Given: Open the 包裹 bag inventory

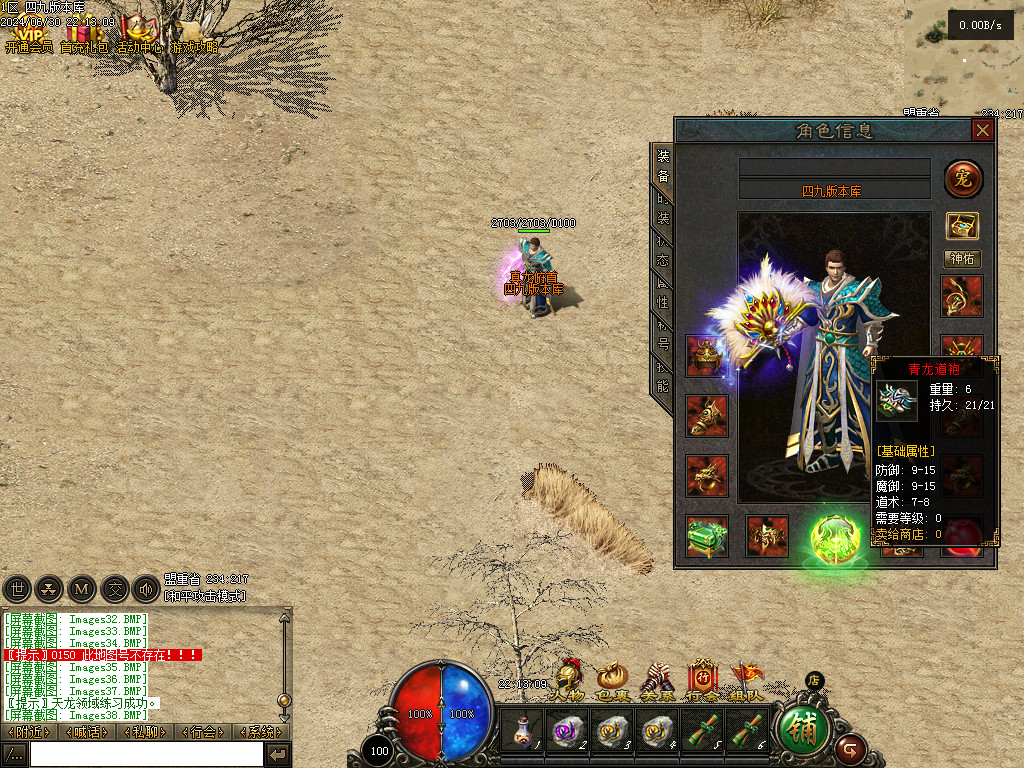Looking at the screenshot, I should 612,680.
